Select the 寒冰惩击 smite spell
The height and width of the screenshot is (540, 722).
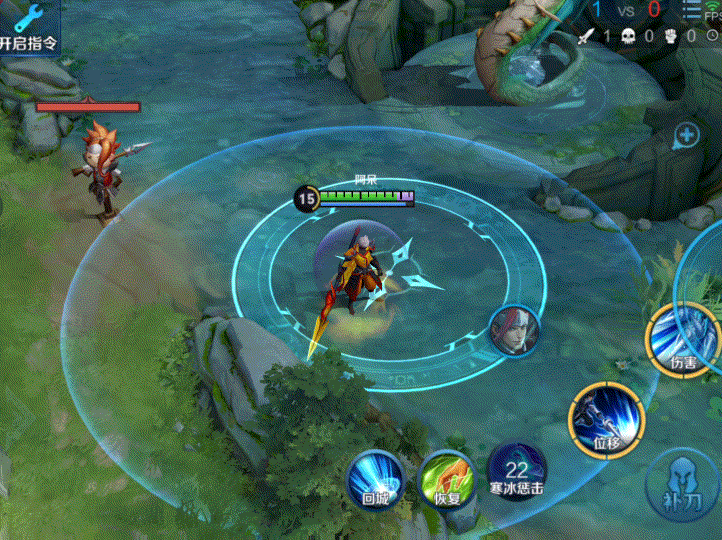pos(517,472)
